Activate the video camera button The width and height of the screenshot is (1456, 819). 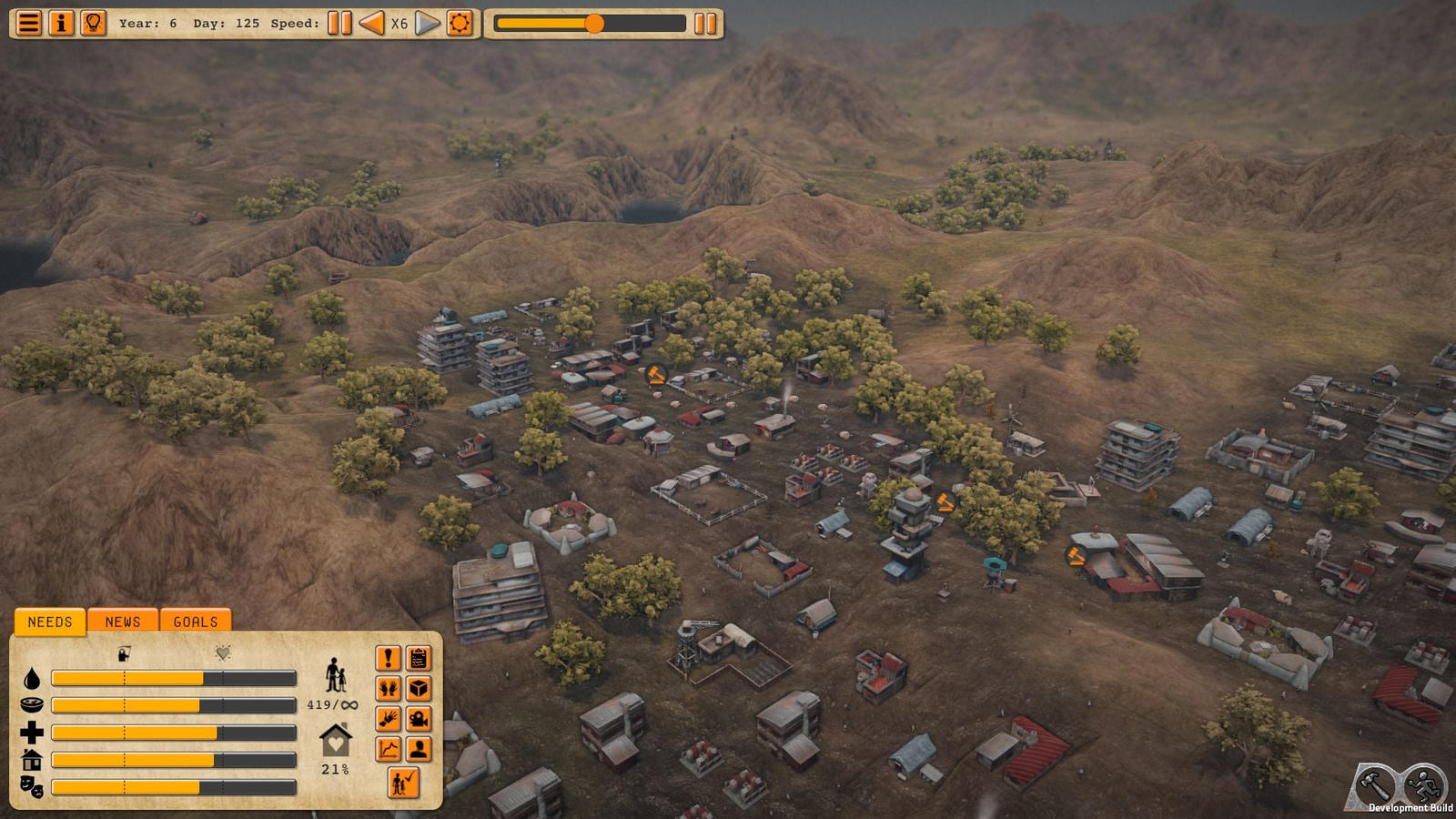click(419, 719)
